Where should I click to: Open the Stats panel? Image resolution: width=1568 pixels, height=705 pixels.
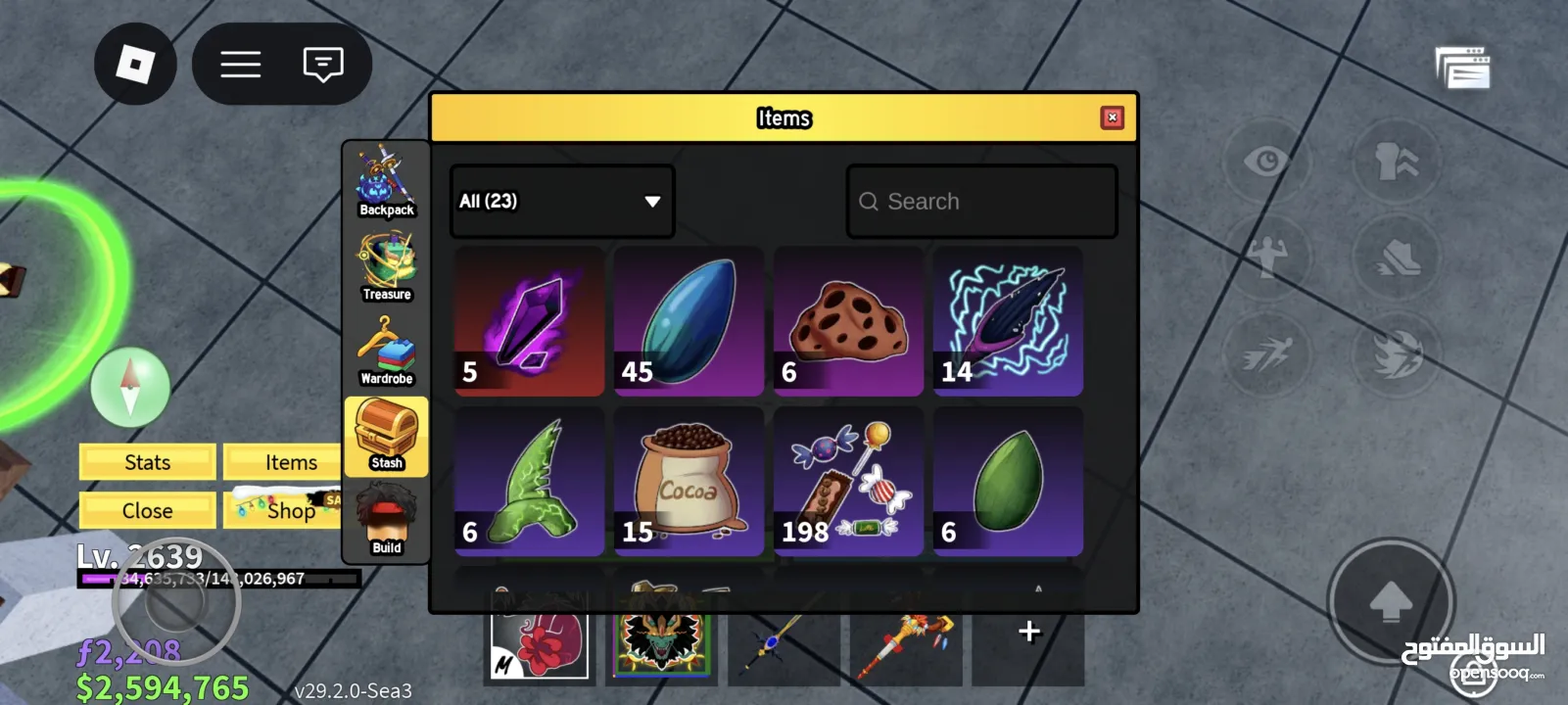pyautogui.click(x=147, y=462)
